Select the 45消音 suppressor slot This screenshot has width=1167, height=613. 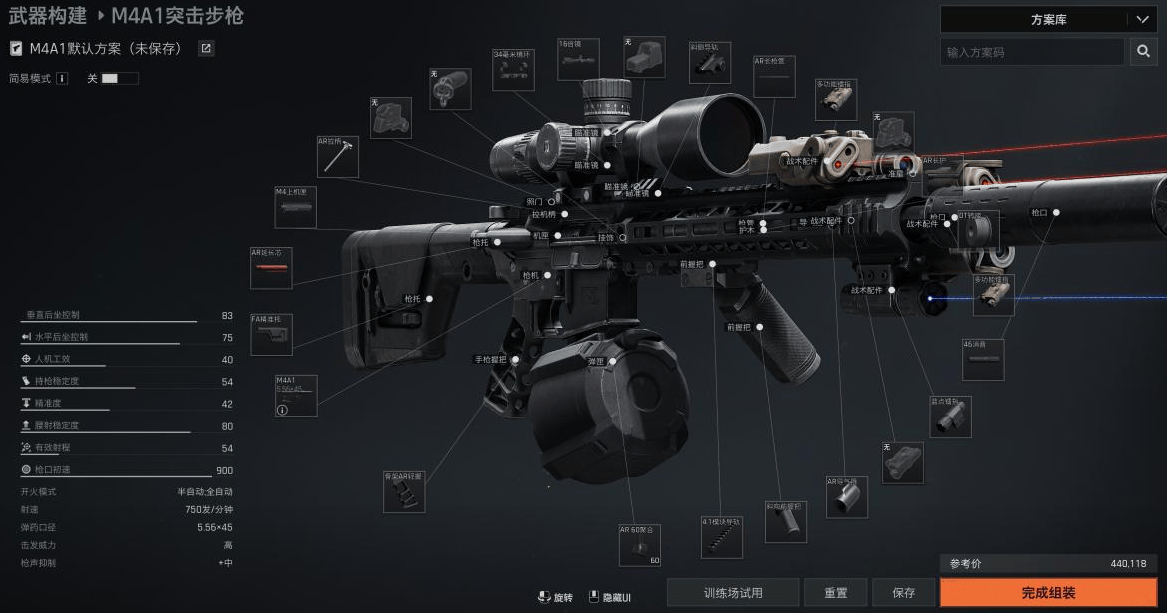[983, 360]
